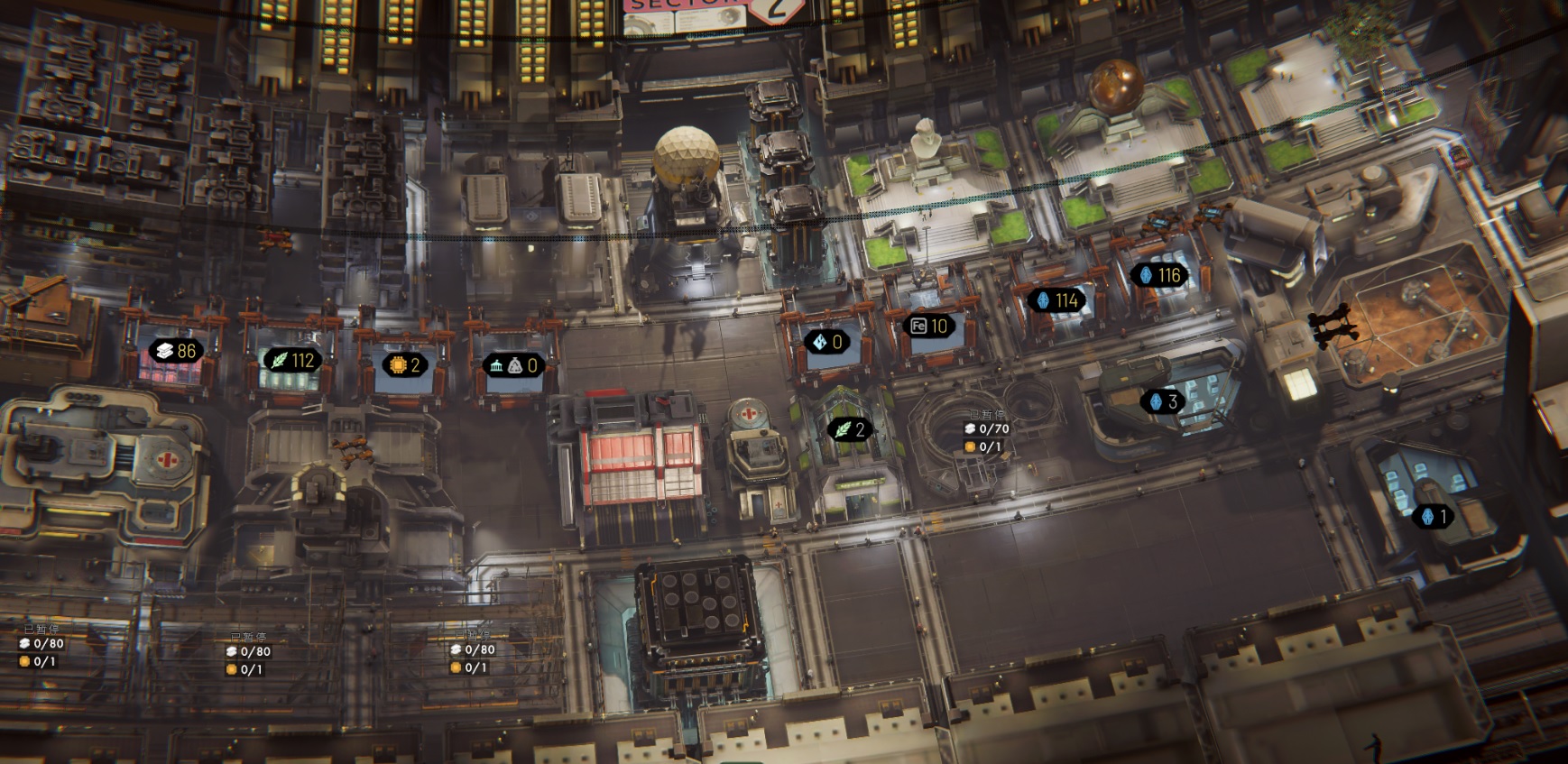
Task: Select the green leaf badge showing 2
Action: click(x=849, y=429)
